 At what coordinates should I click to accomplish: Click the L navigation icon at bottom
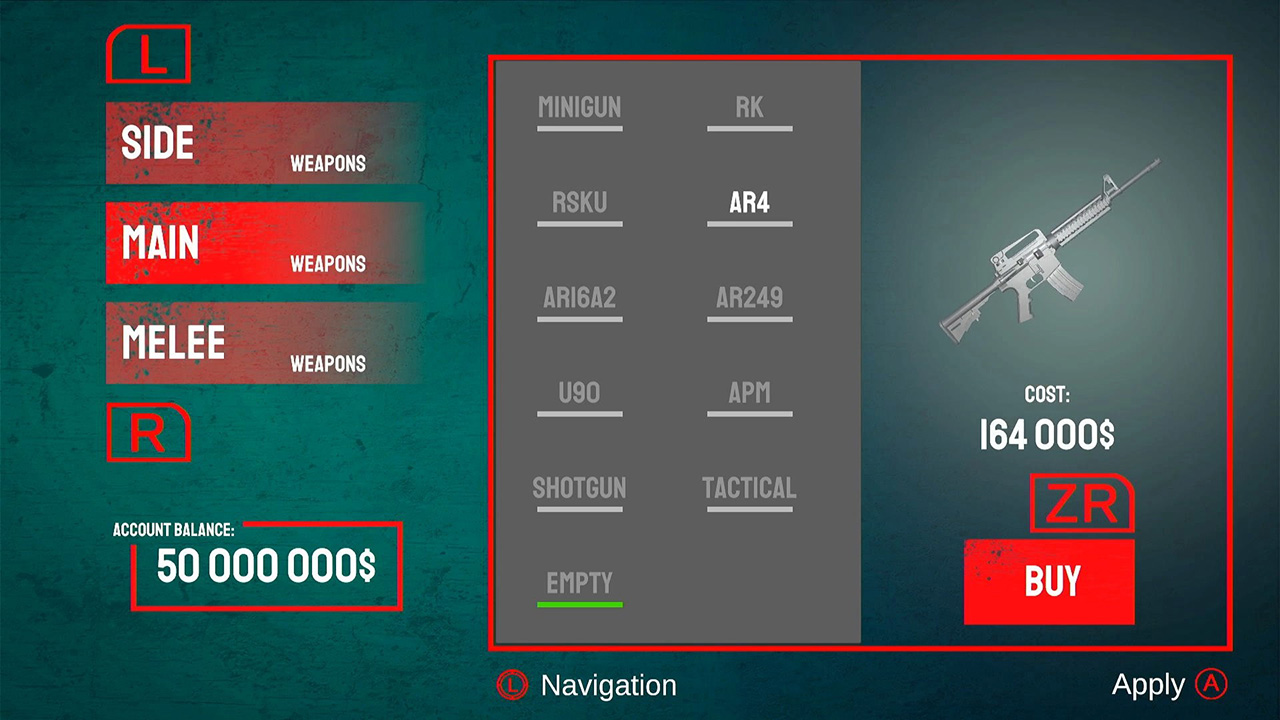[x=512, y=686]
